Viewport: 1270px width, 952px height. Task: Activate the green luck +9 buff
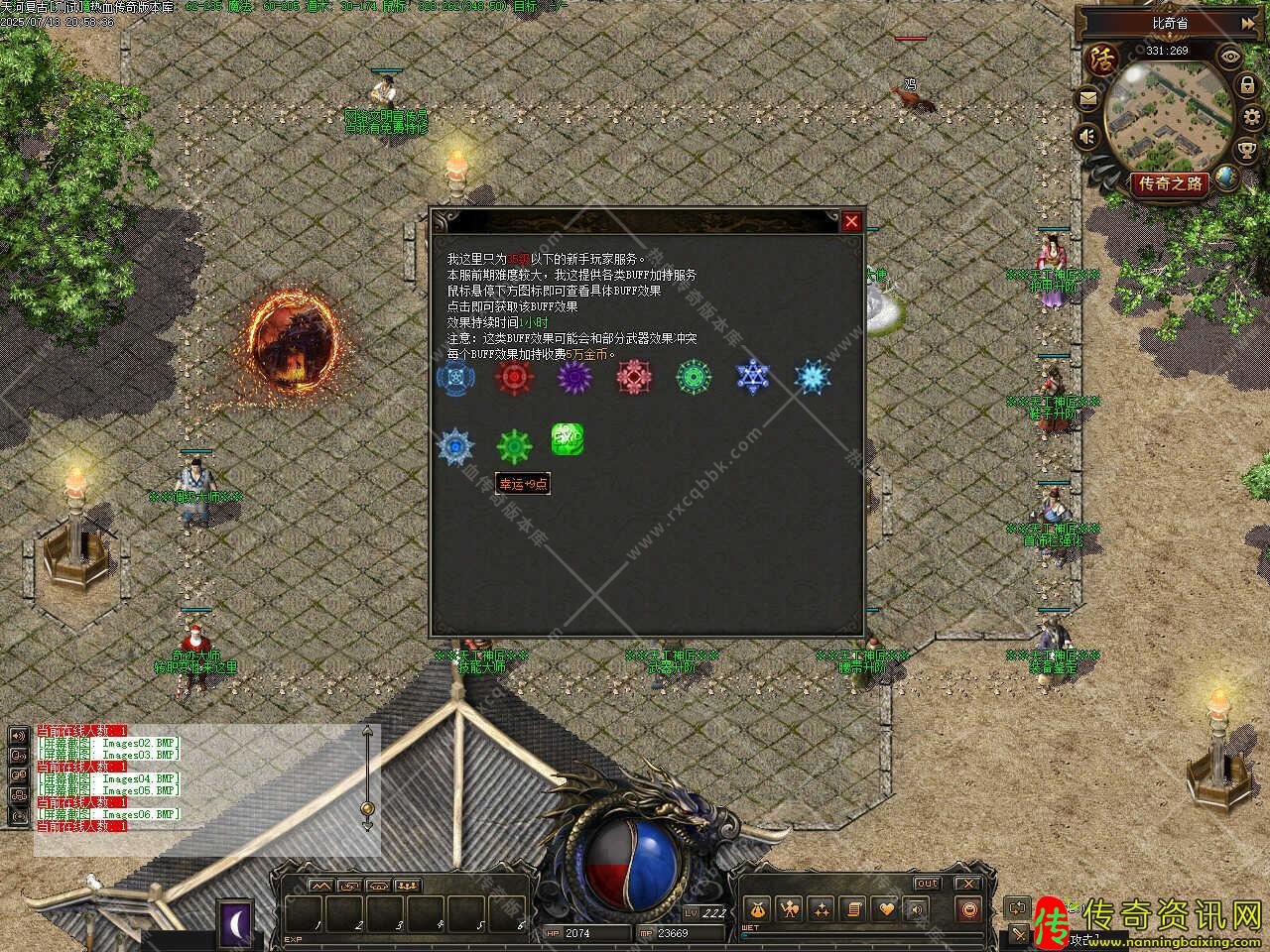click(515, 446)
